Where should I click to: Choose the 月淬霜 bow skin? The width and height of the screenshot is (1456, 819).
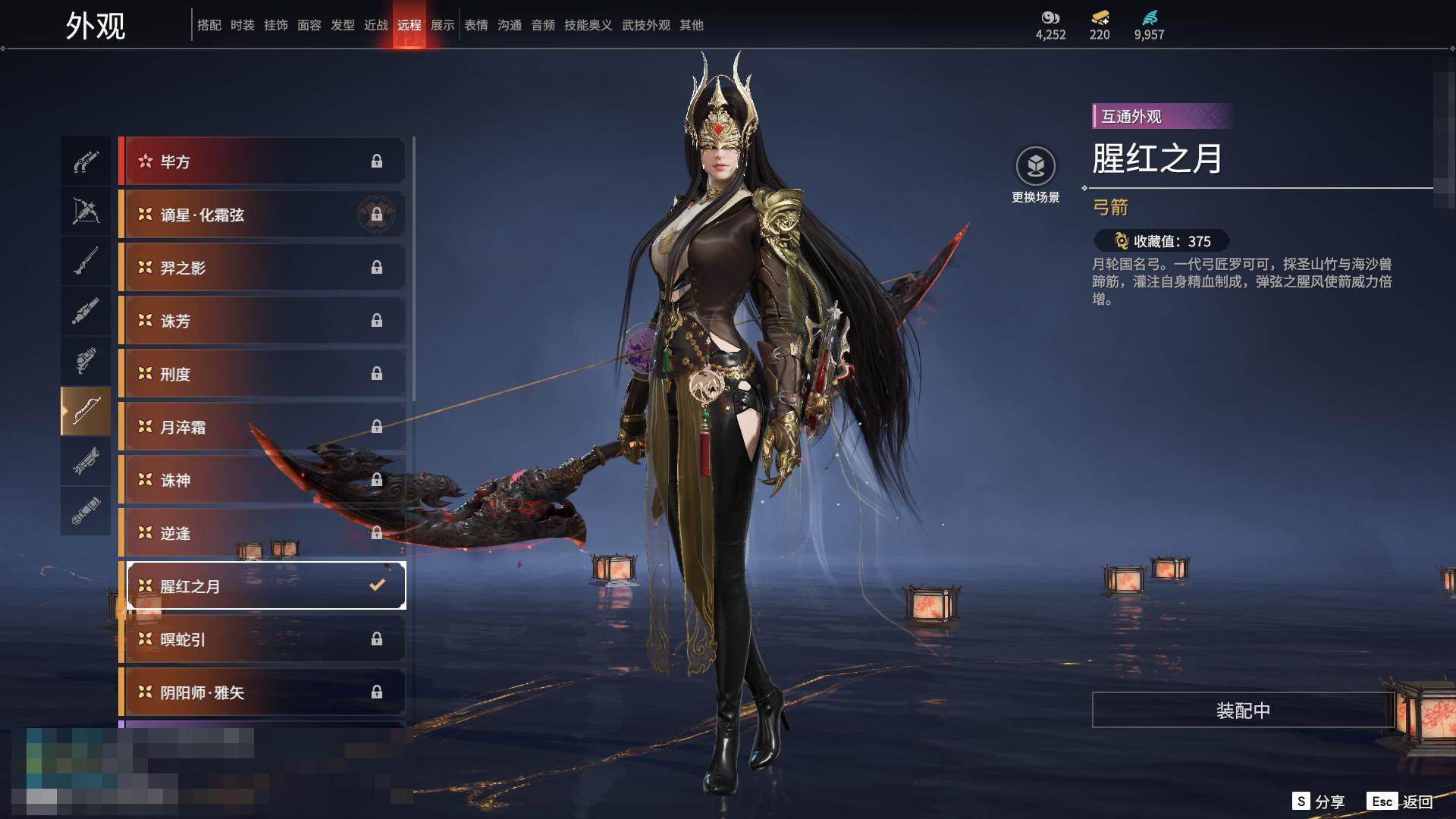point(262,427)
